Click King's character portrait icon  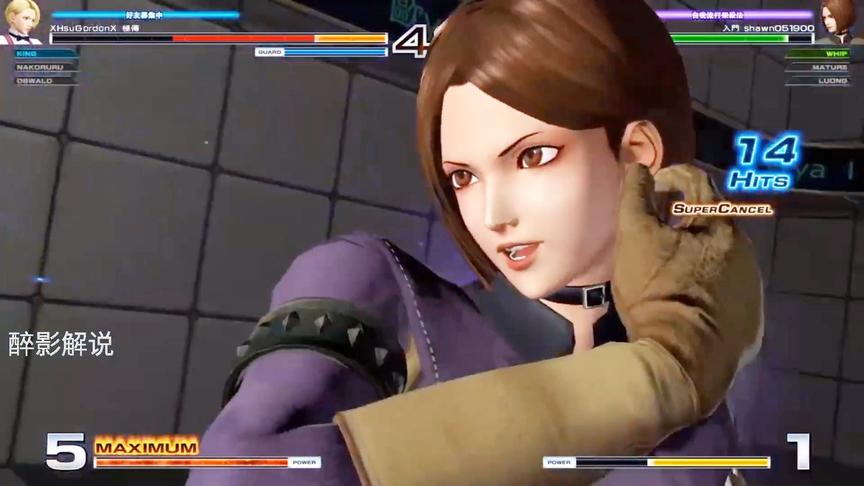click(20, 20)
